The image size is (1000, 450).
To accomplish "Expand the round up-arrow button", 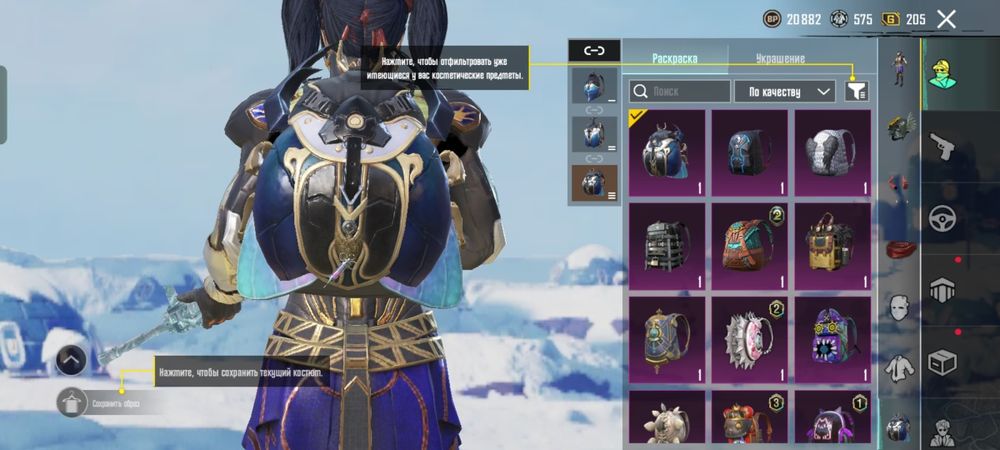I will click(70, 359).
